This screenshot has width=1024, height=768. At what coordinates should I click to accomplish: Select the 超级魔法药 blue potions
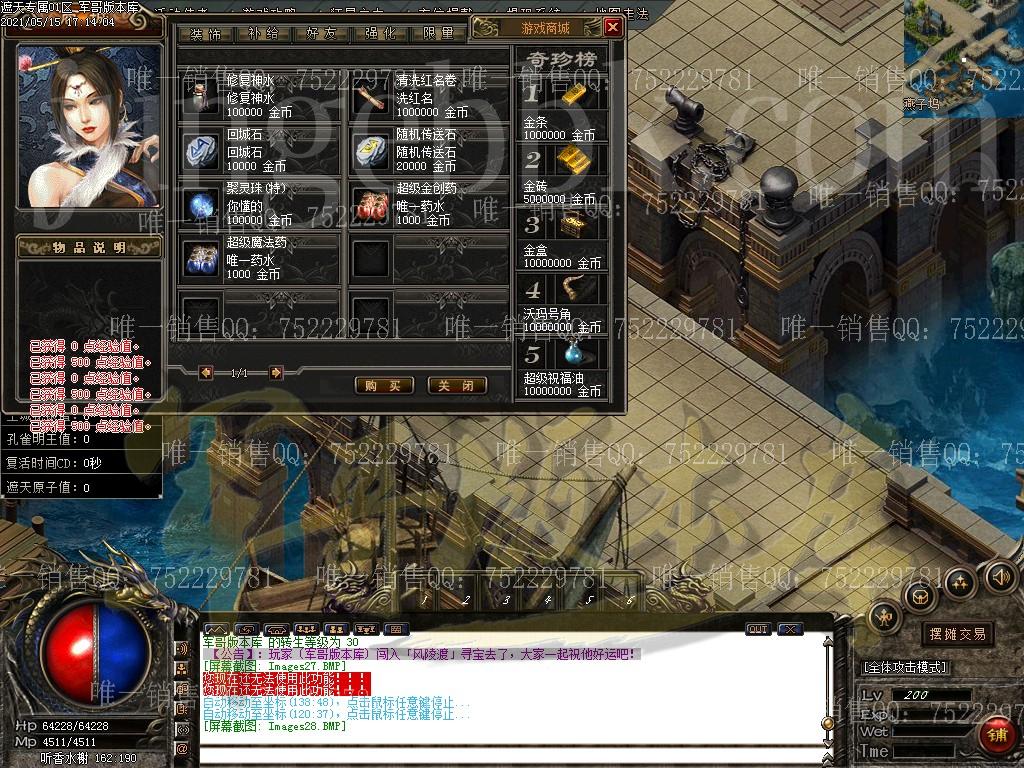(198, 258)
